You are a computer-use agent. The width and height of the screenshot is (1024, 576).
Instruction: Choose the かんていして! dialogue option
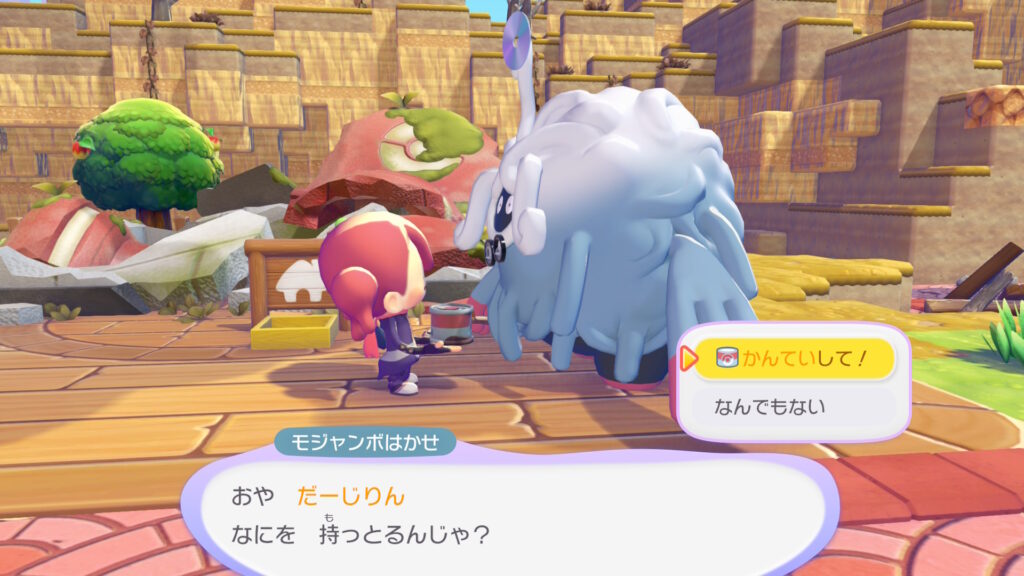click(x=793, y=359)
